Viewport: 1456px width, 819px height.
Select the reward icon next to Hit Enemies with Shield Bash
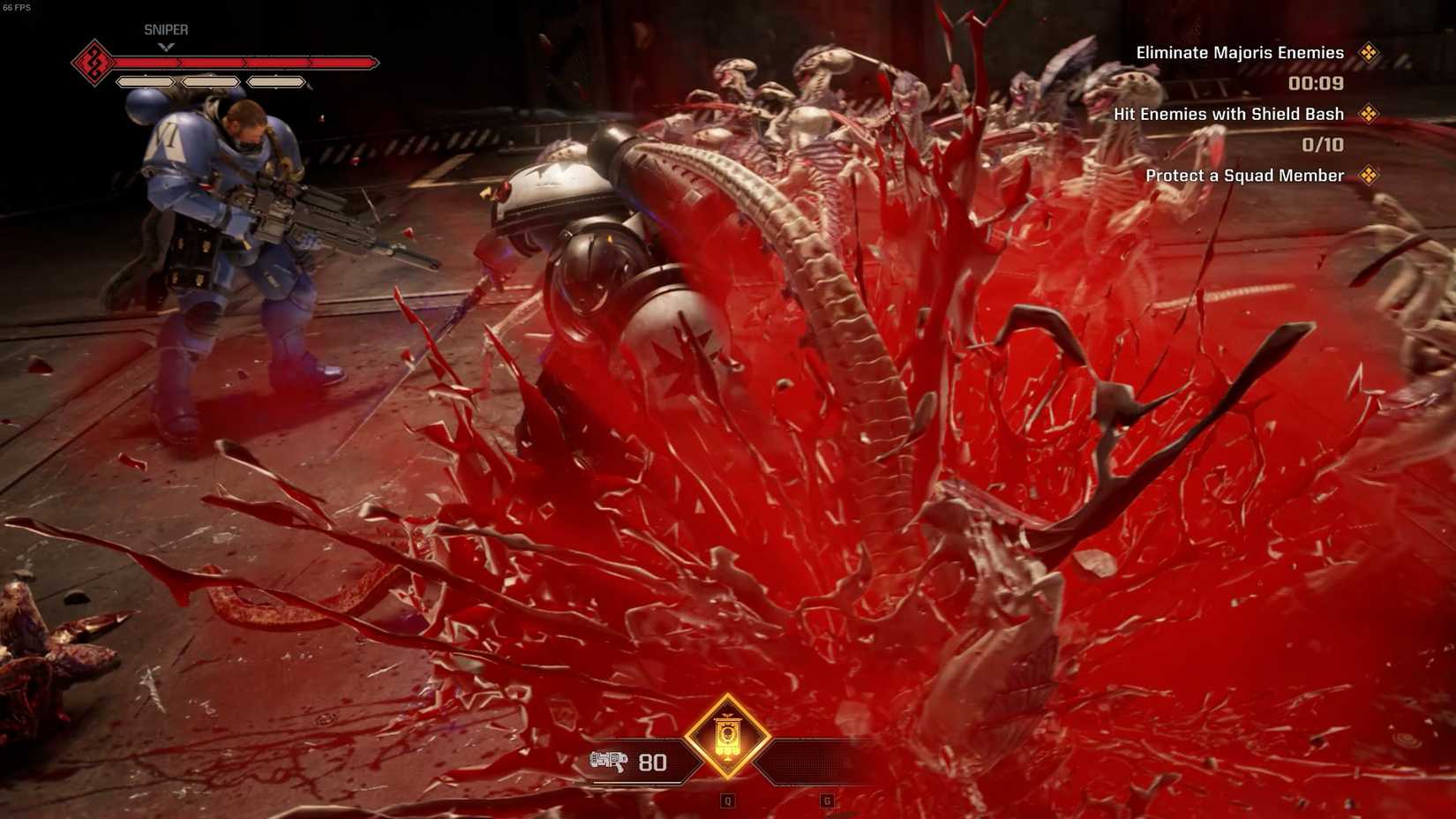[x=1370, y=113]
